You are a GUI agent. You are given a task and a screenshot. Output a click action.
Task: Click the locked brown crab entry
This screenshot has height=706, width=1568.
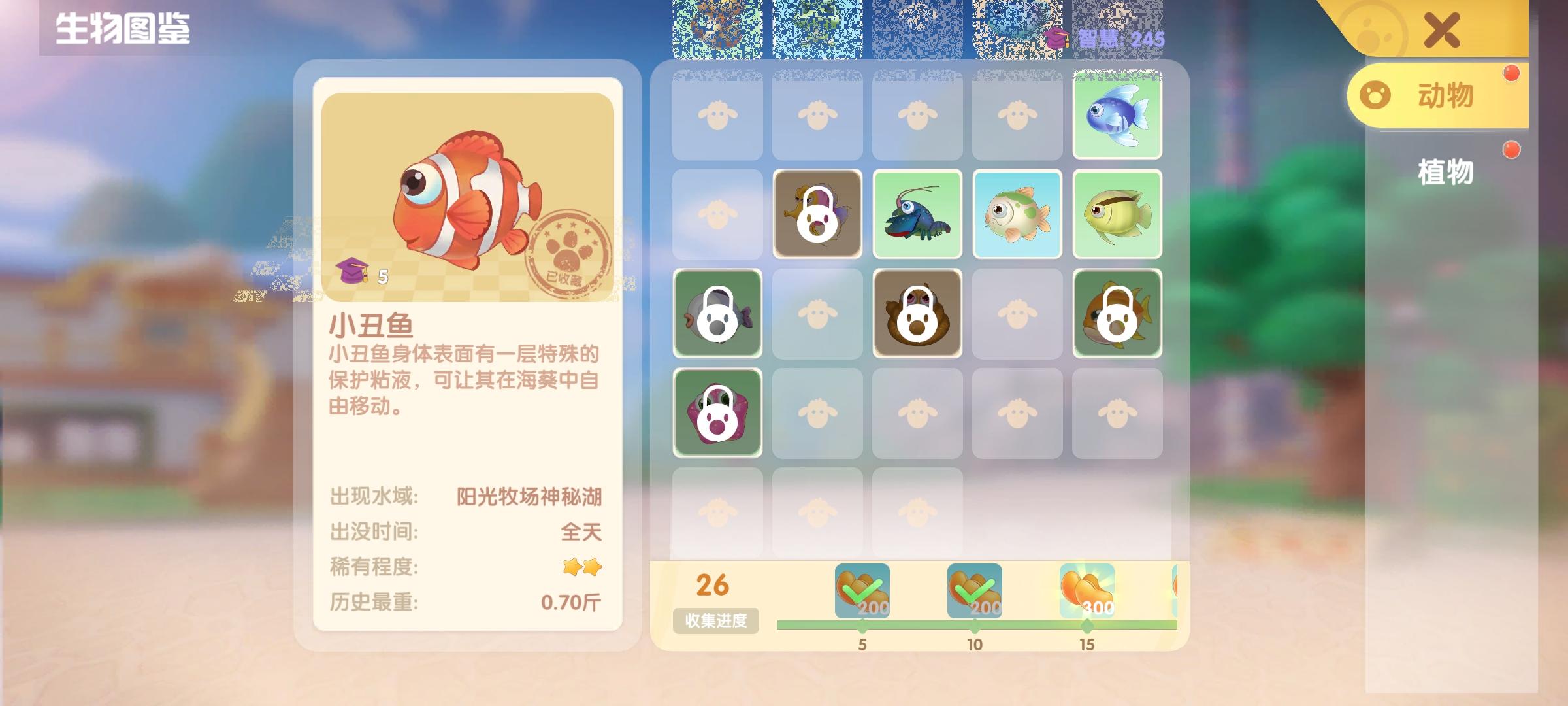(x=918, y=314)
